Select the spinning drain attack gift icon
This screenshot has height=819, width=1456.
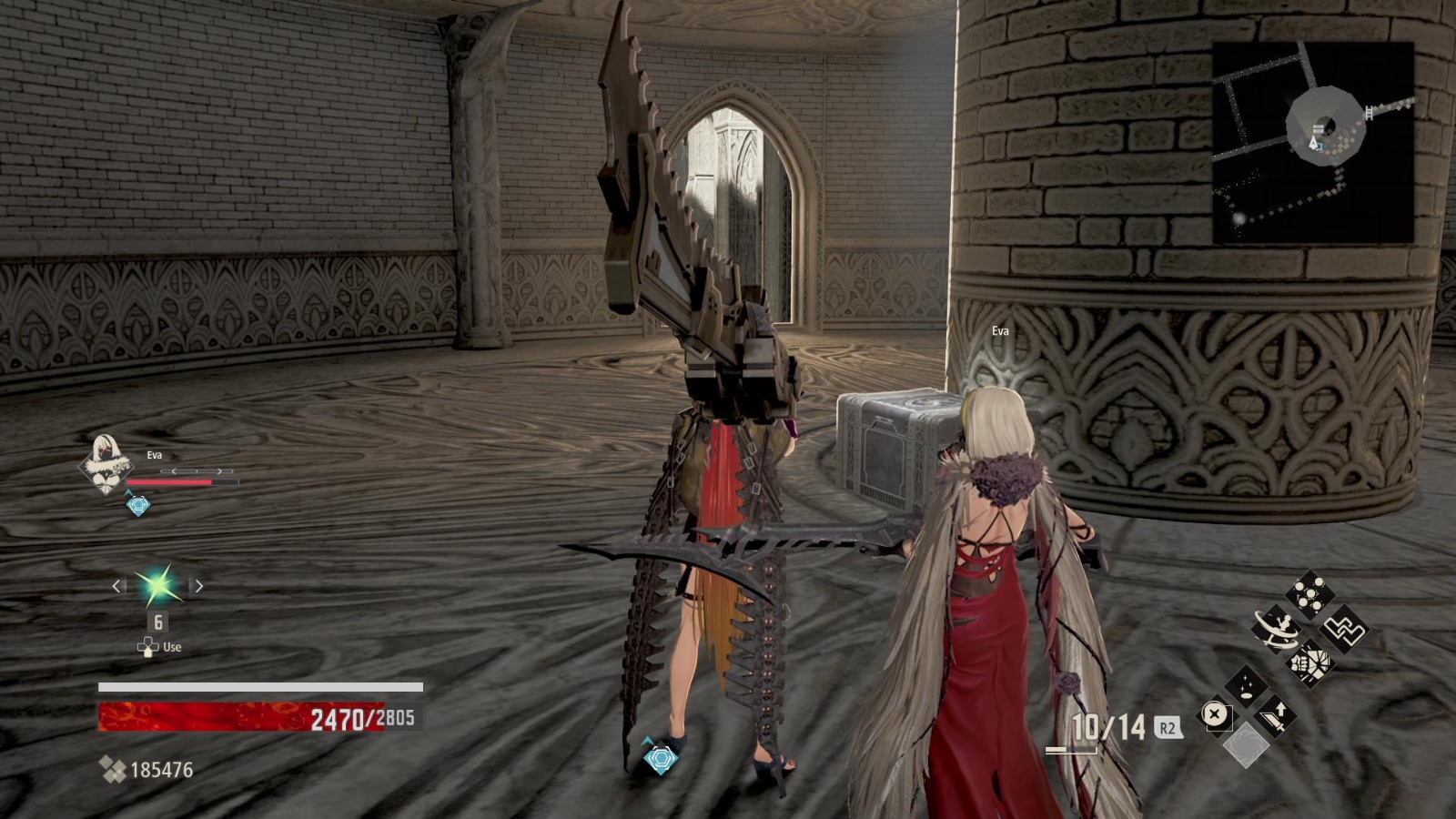click(1277, 628)
